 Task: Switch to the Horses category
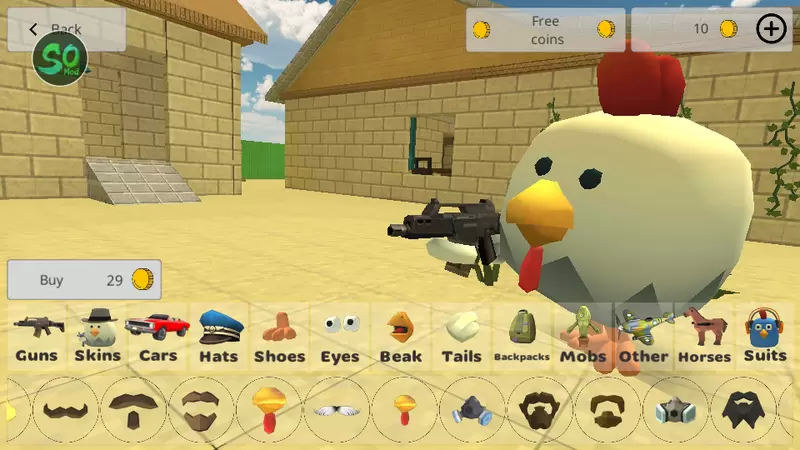704,337
